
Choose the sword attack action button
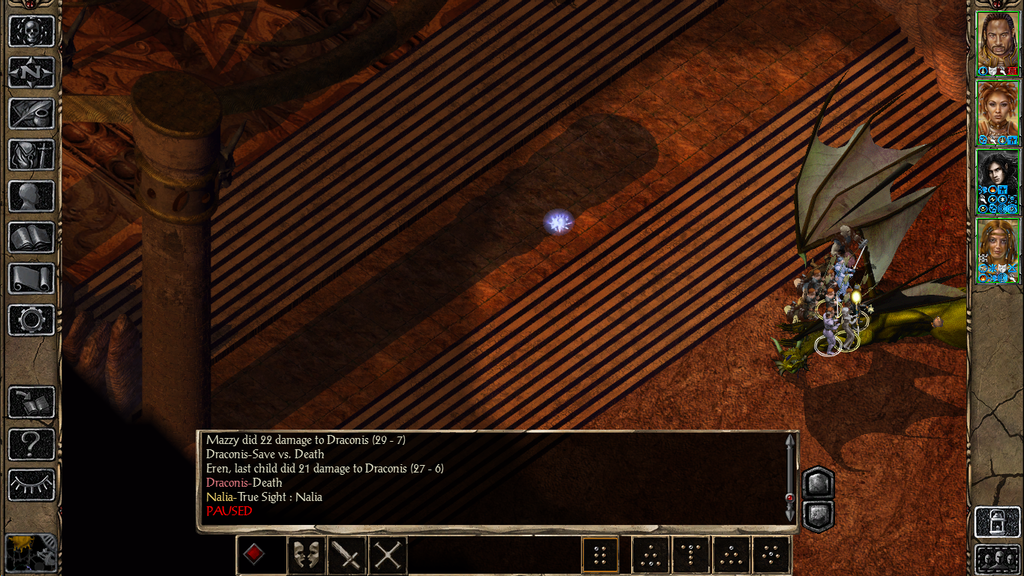pyautogui.click(x=347, y=555)
